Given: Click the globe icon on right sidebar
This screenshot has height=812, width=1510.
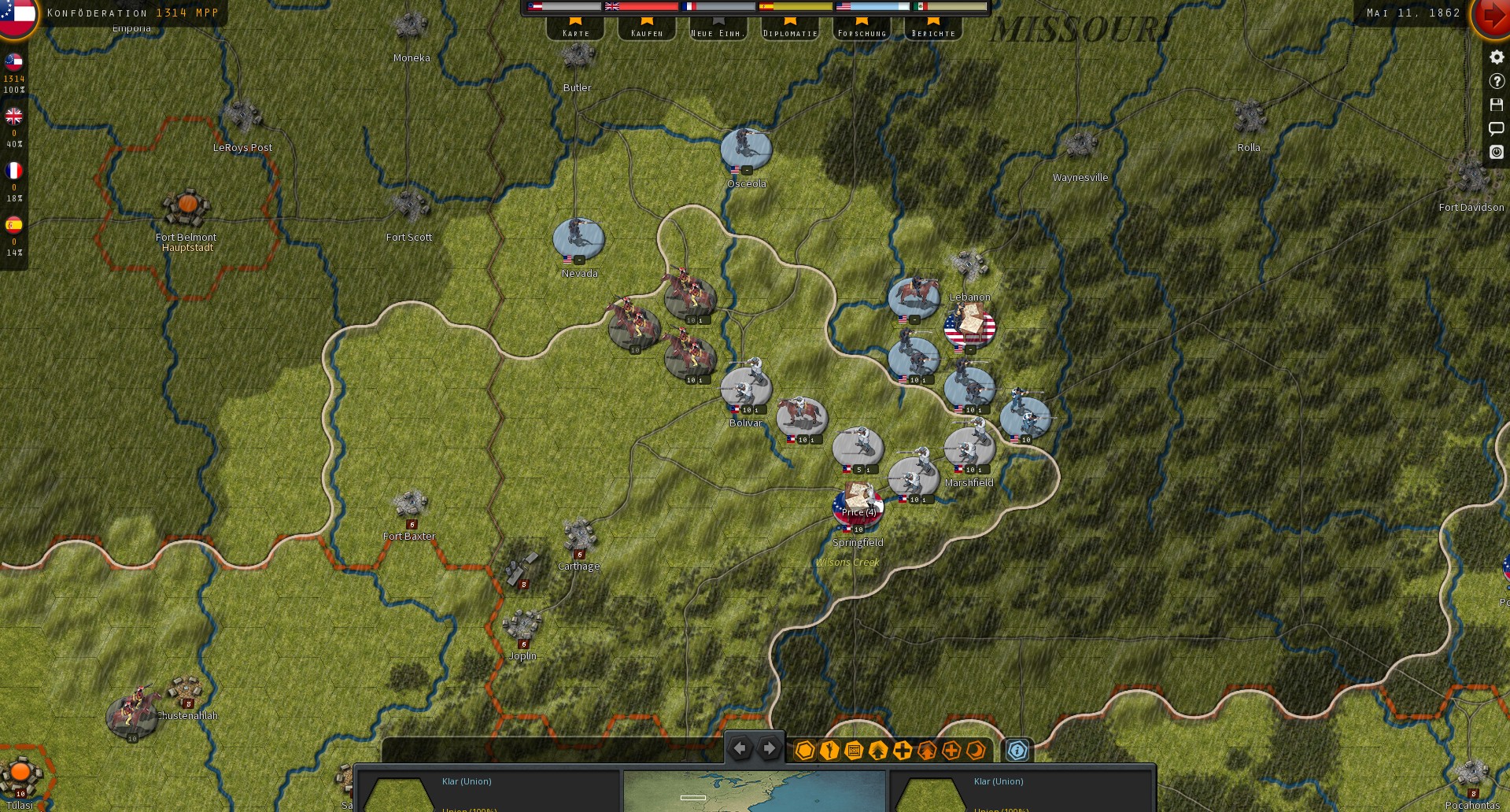Looking at the screenshot, I should coord(1497,153).
